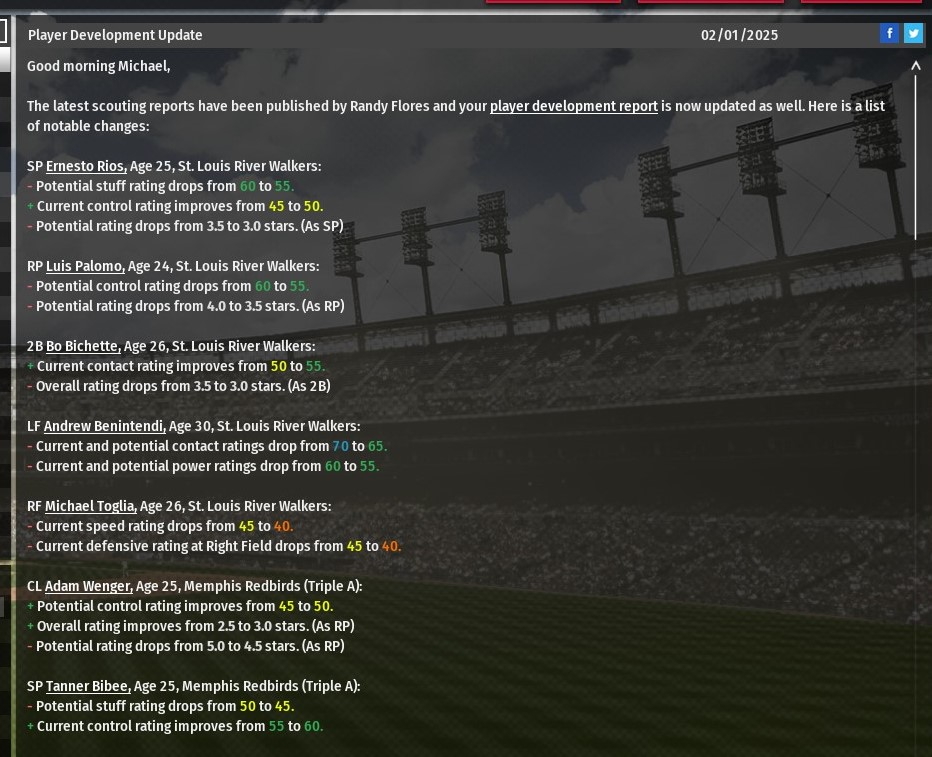Share the update on Twitter

(913, 34)
